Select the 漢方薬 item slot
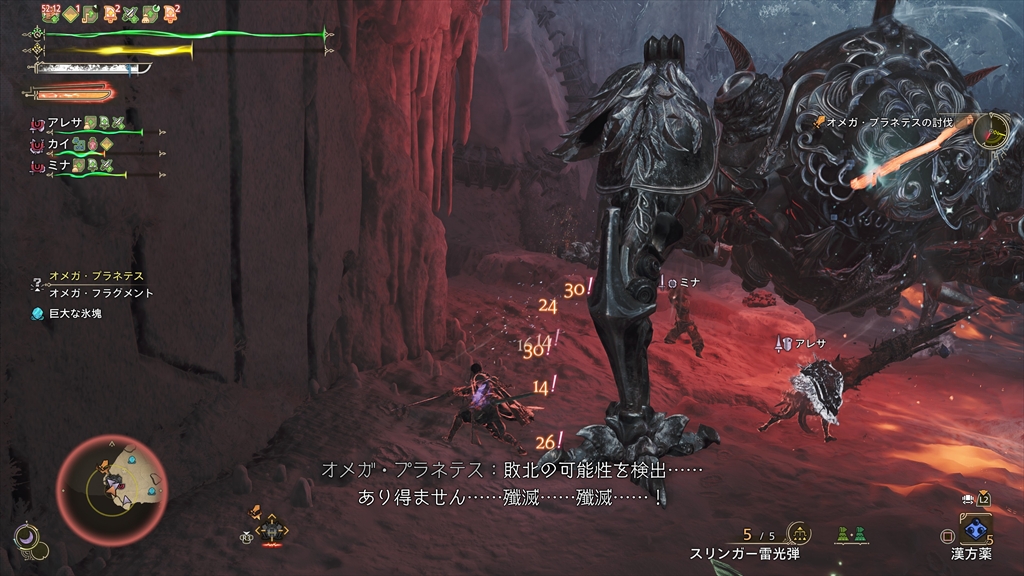 [975, 529]
